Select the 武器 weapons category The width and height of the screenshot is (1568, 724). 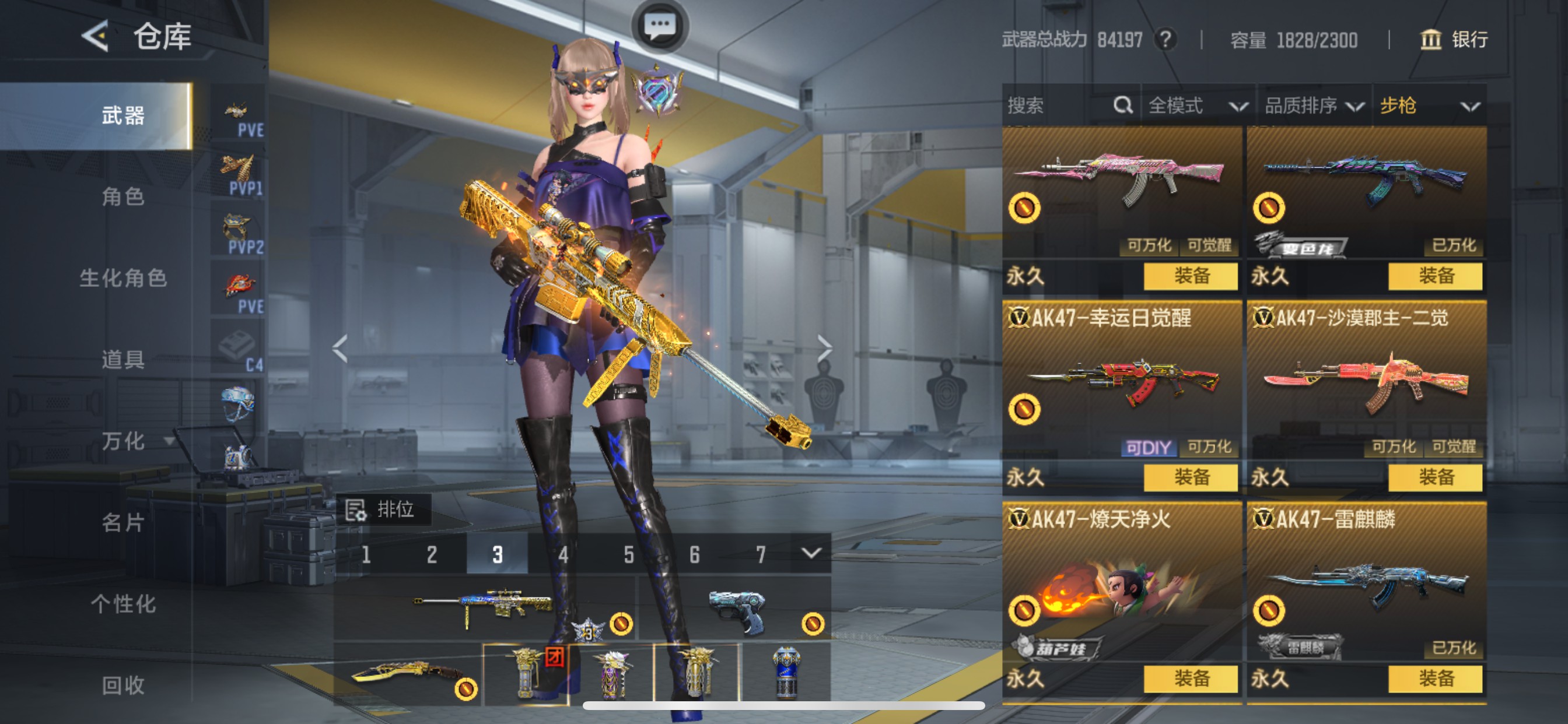123,115
